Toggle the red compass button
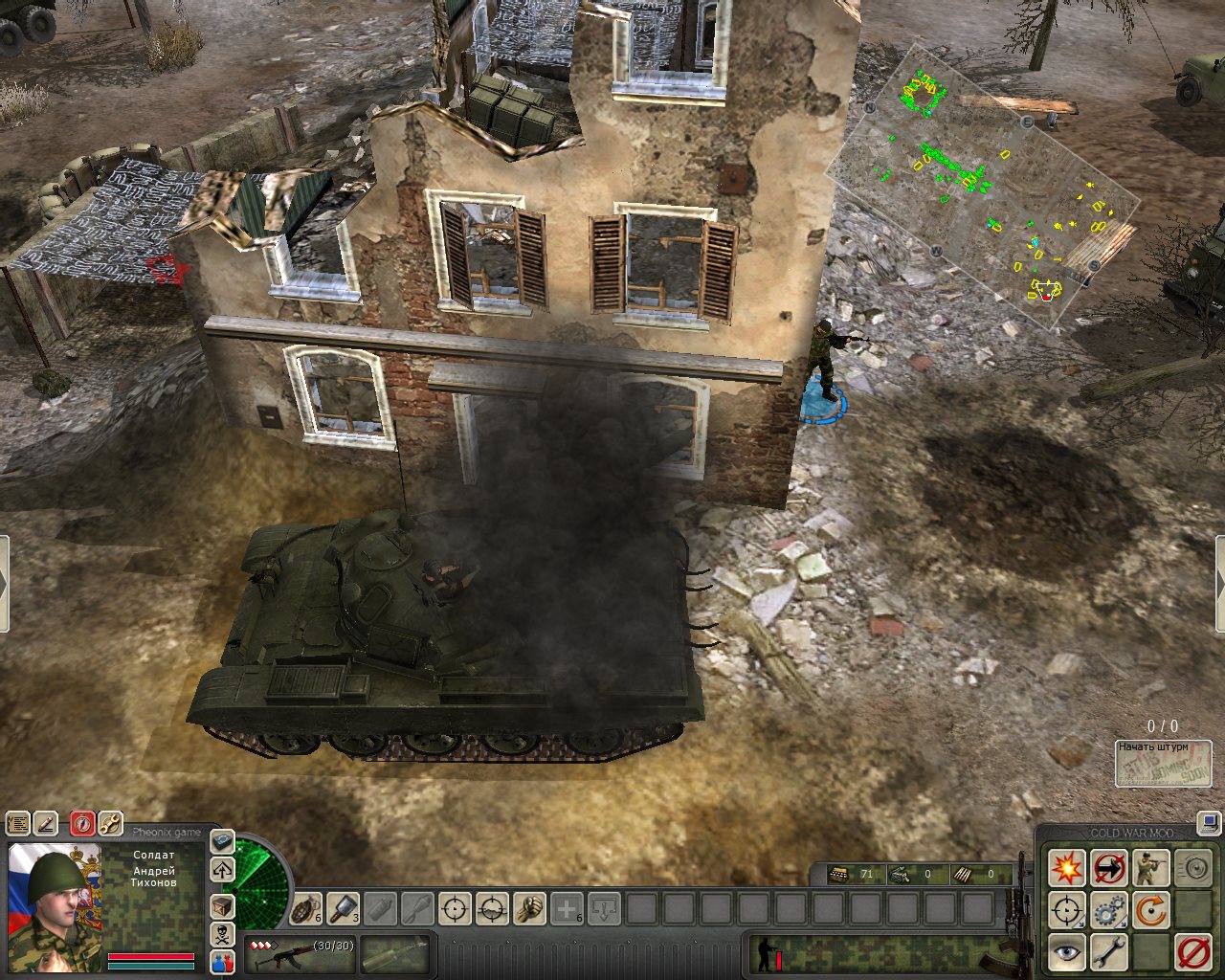The height and width of the screenshot is (980, 1225). pyautogui.click(x=82, y=823)
